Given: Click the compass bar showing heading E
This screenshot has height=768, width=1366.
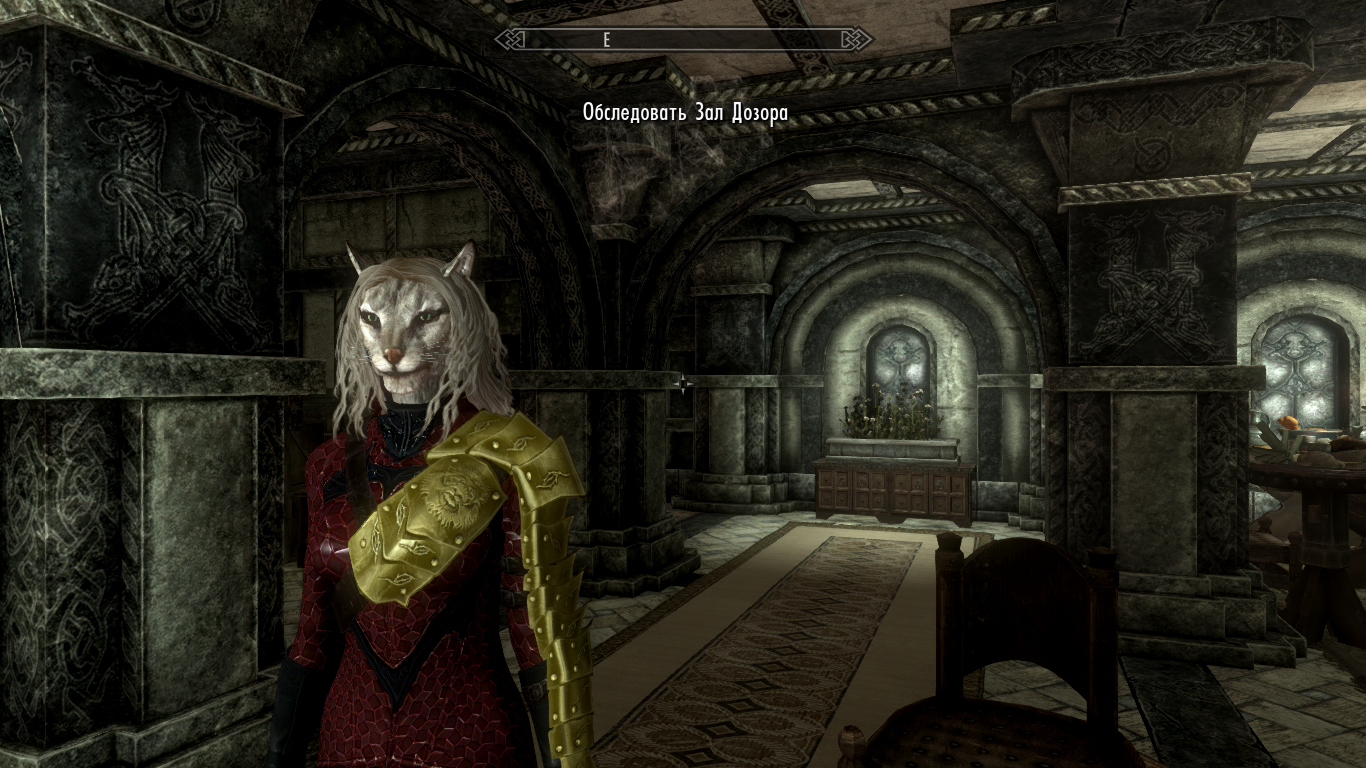Looking at the screenshot, I should click(x=684, y=39).
